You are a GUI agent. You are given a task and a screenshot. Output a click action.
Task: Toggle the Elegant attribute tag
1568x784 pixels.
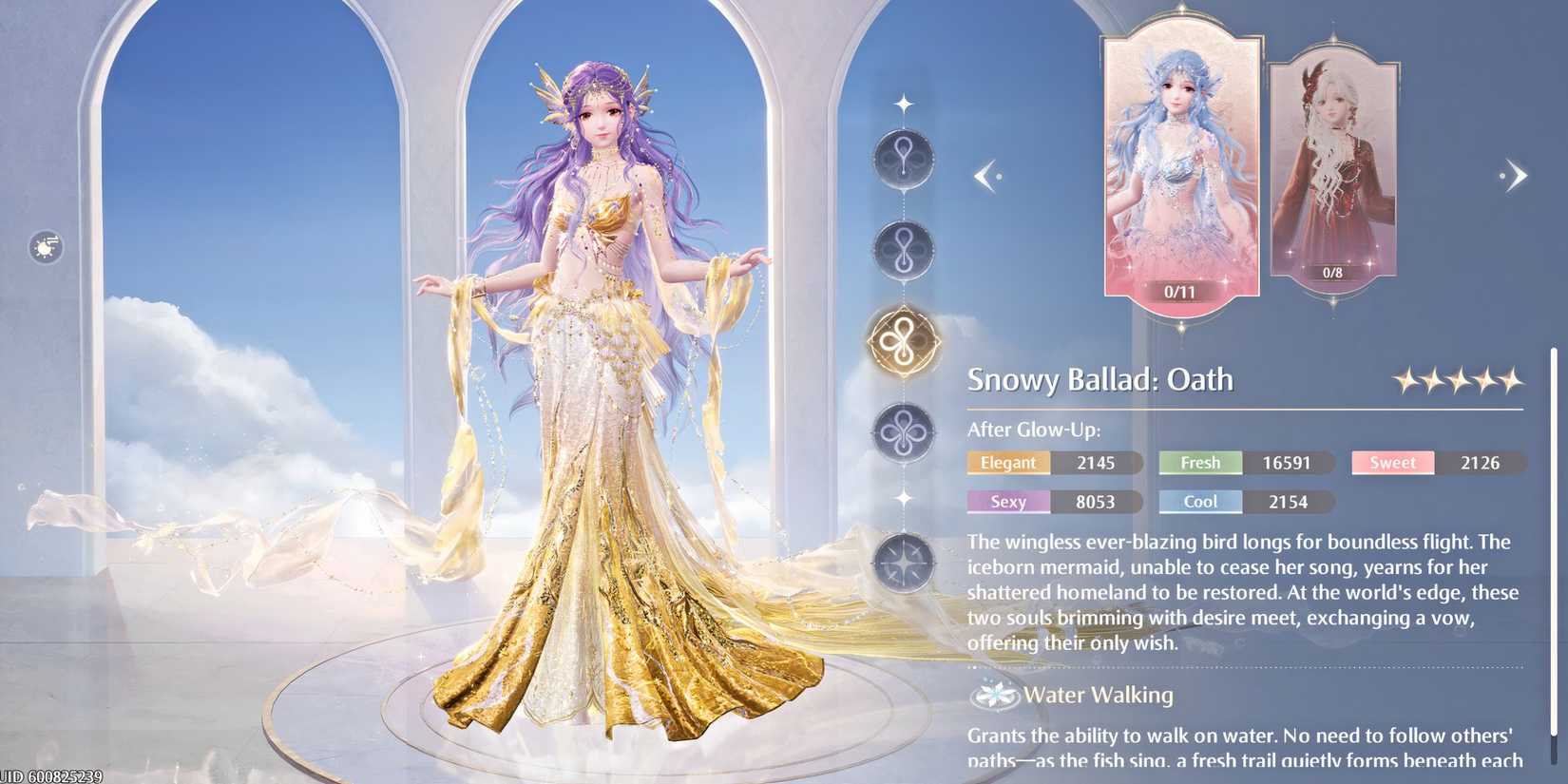(1007, 463)
